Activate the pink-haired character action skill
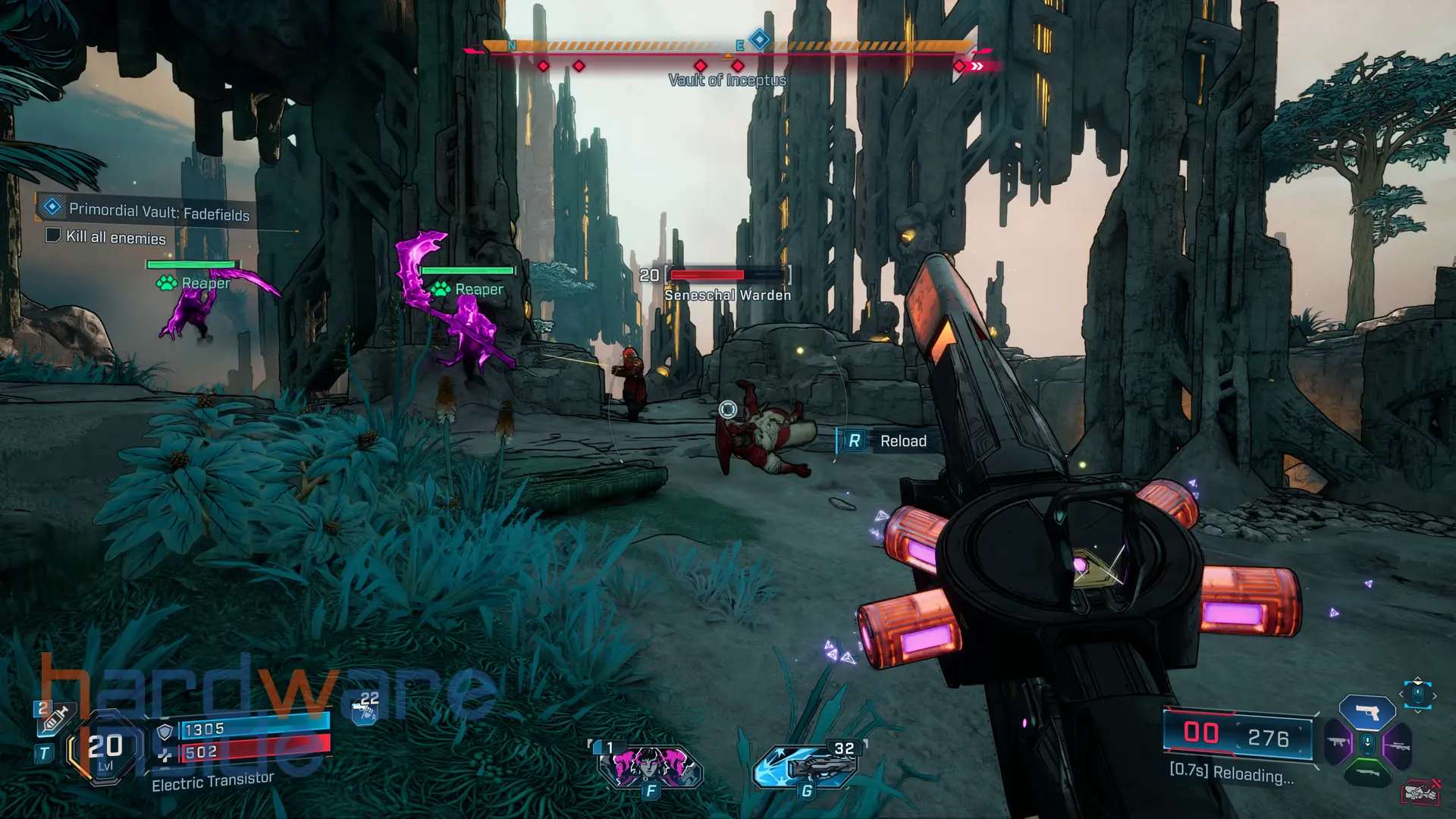 click(650, 766)
